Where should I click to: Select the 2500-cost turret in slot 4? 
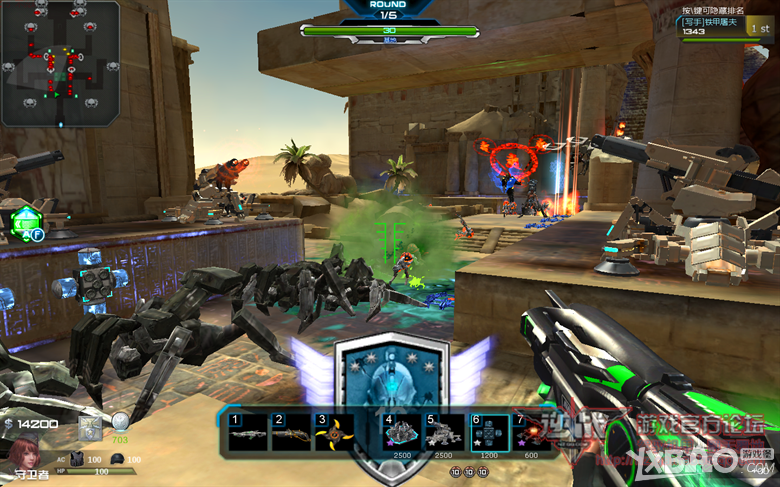(403, 432)
